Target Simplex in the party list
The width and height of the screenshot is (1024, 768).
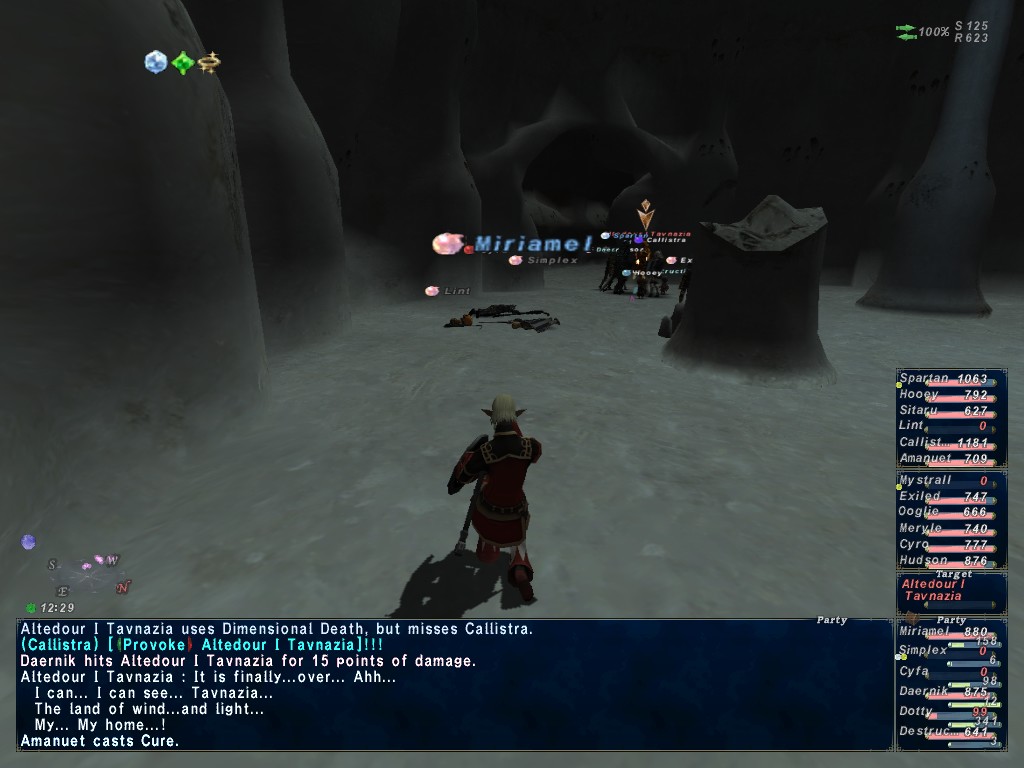948,651
